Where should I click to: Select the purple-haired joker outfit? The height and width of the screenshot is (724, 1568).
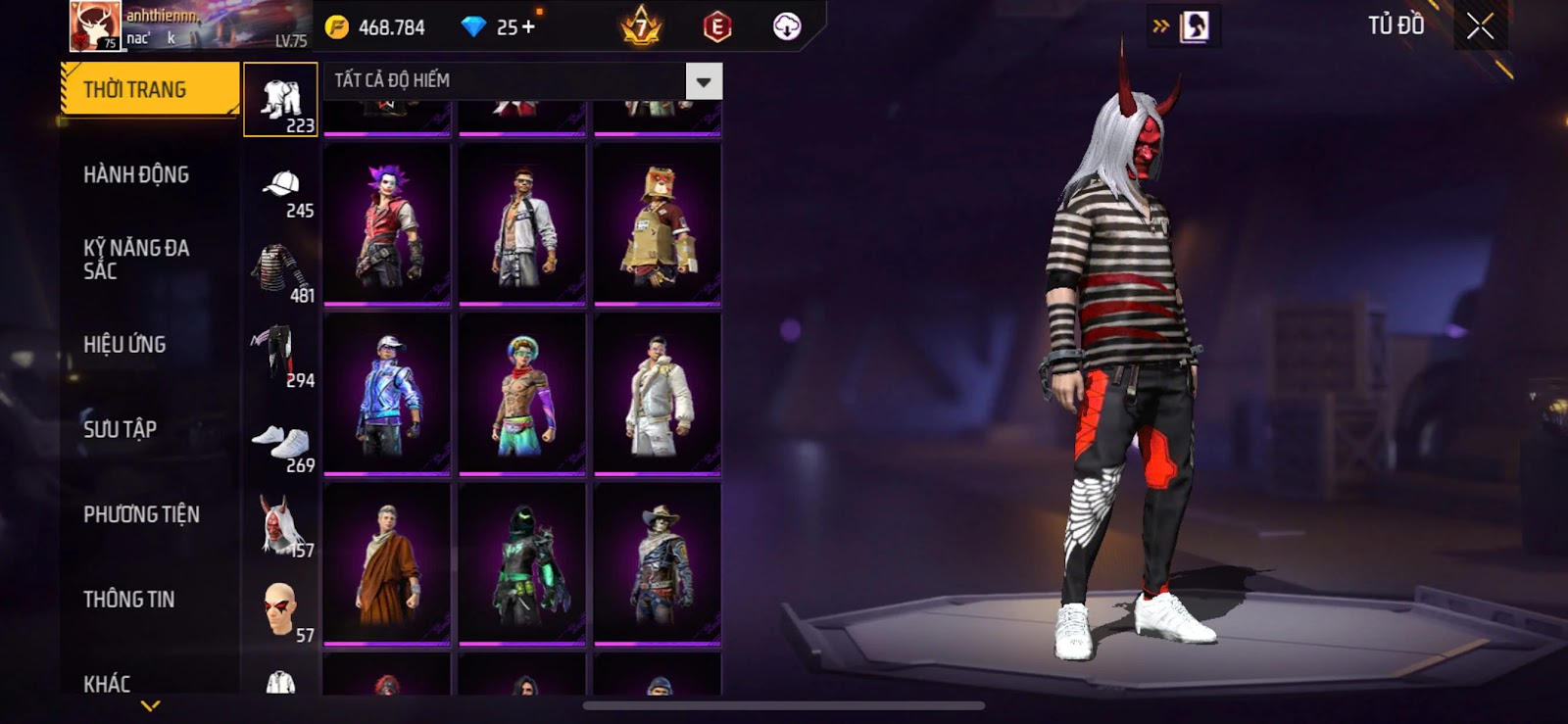387,224
